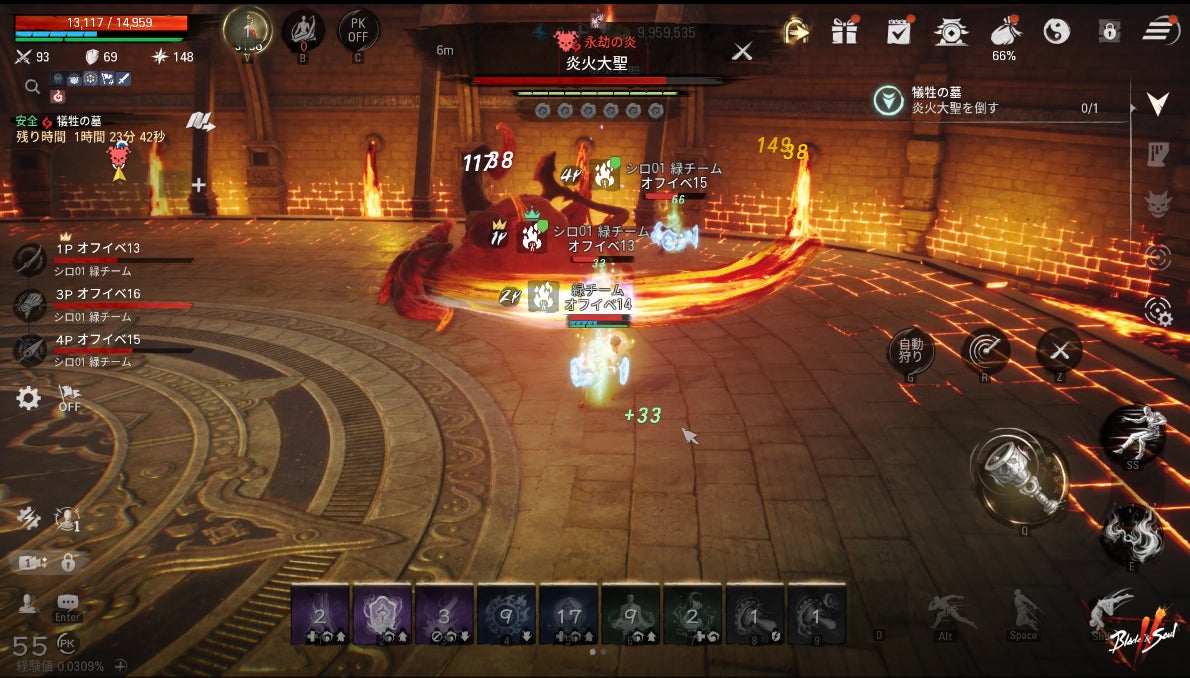Click the exit door icon
Screen dimensions: 1190x678
click(796, 31)
